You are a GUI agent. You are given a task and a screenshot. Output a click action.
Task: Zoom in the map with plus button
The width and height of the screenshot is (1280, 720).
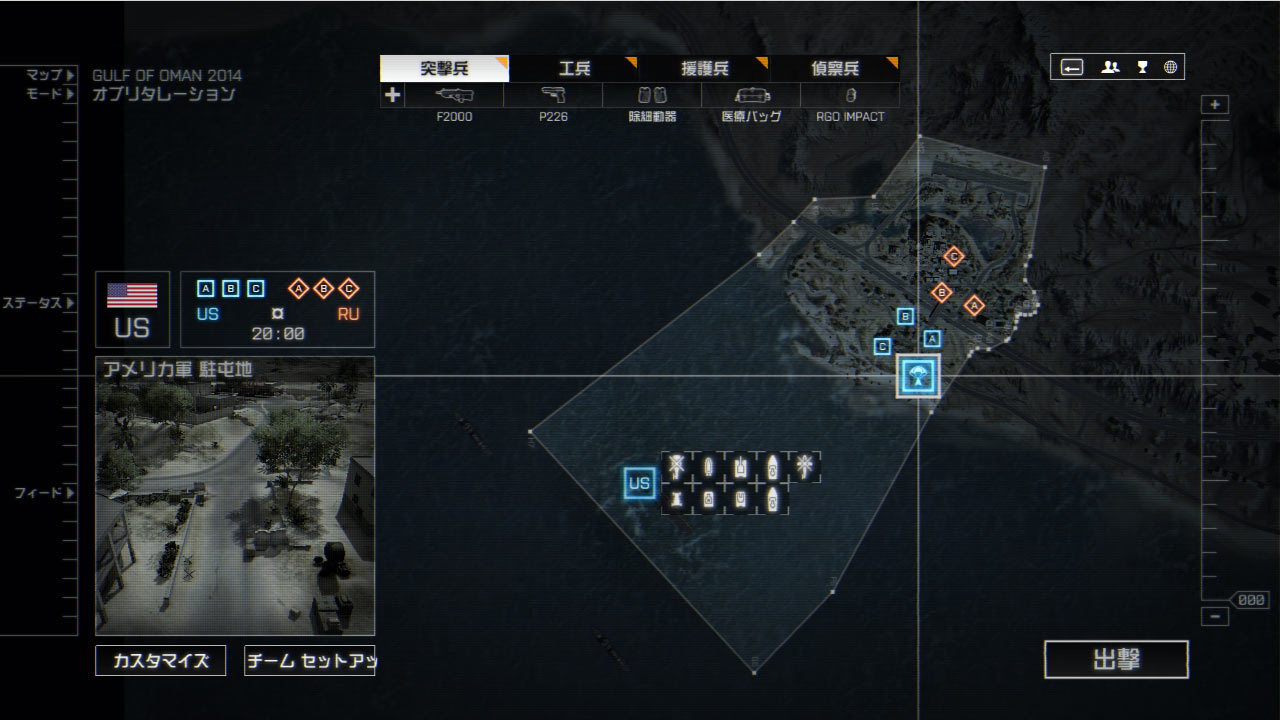point(1215,105)
